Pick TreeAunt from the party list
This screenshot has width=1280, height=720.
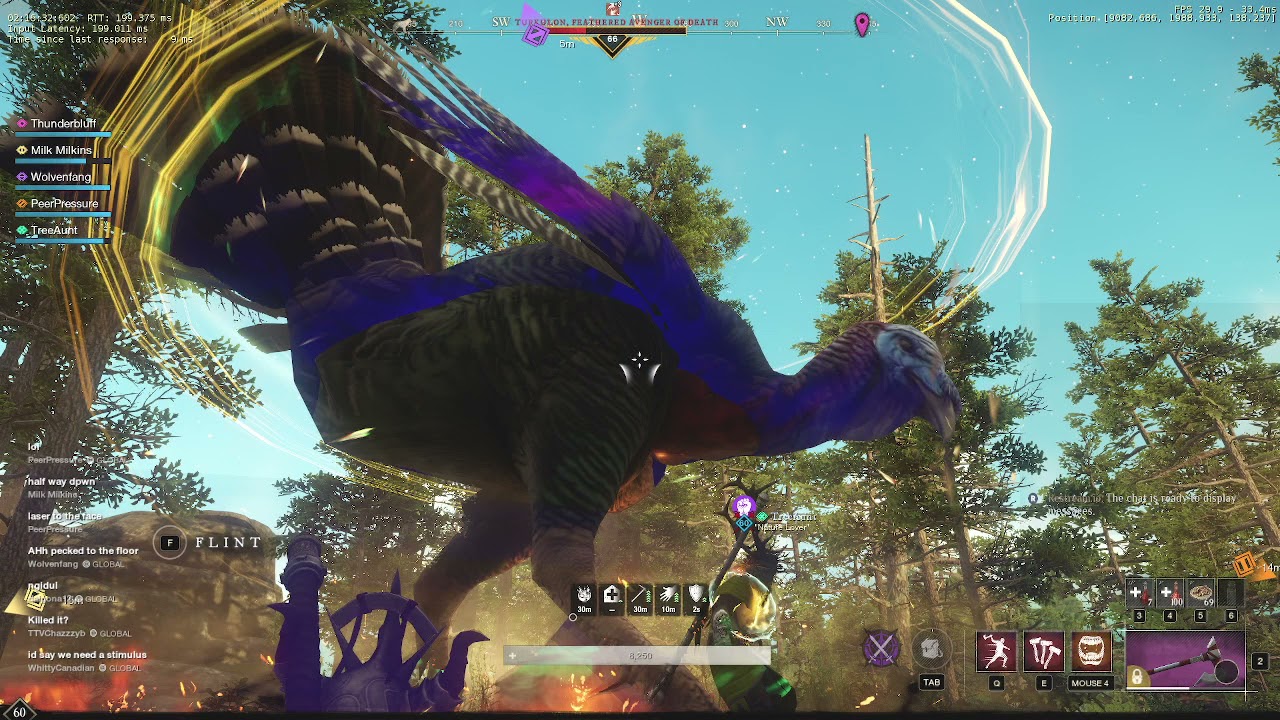(54, 231)
